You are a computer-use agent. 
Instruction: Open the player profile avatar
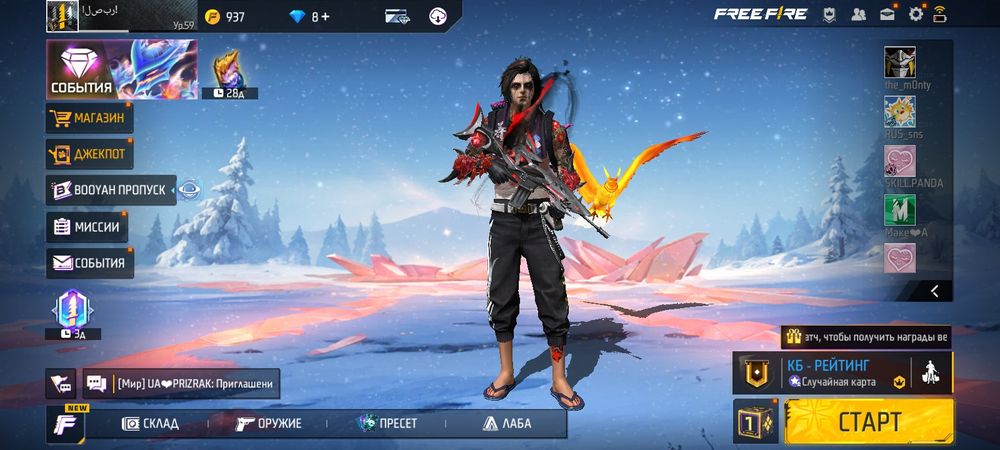(62, 15)
